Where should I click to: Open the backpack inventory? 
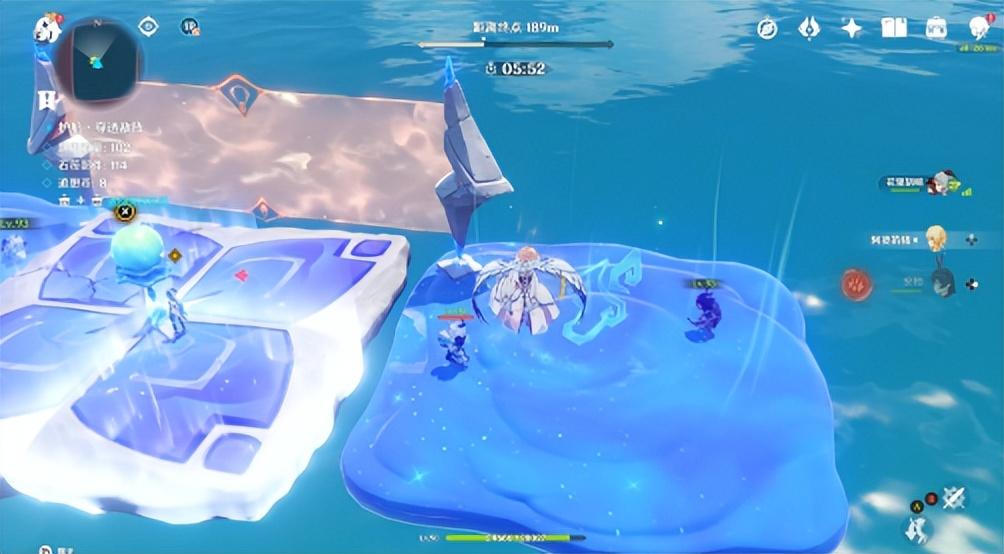coord(937,28)
